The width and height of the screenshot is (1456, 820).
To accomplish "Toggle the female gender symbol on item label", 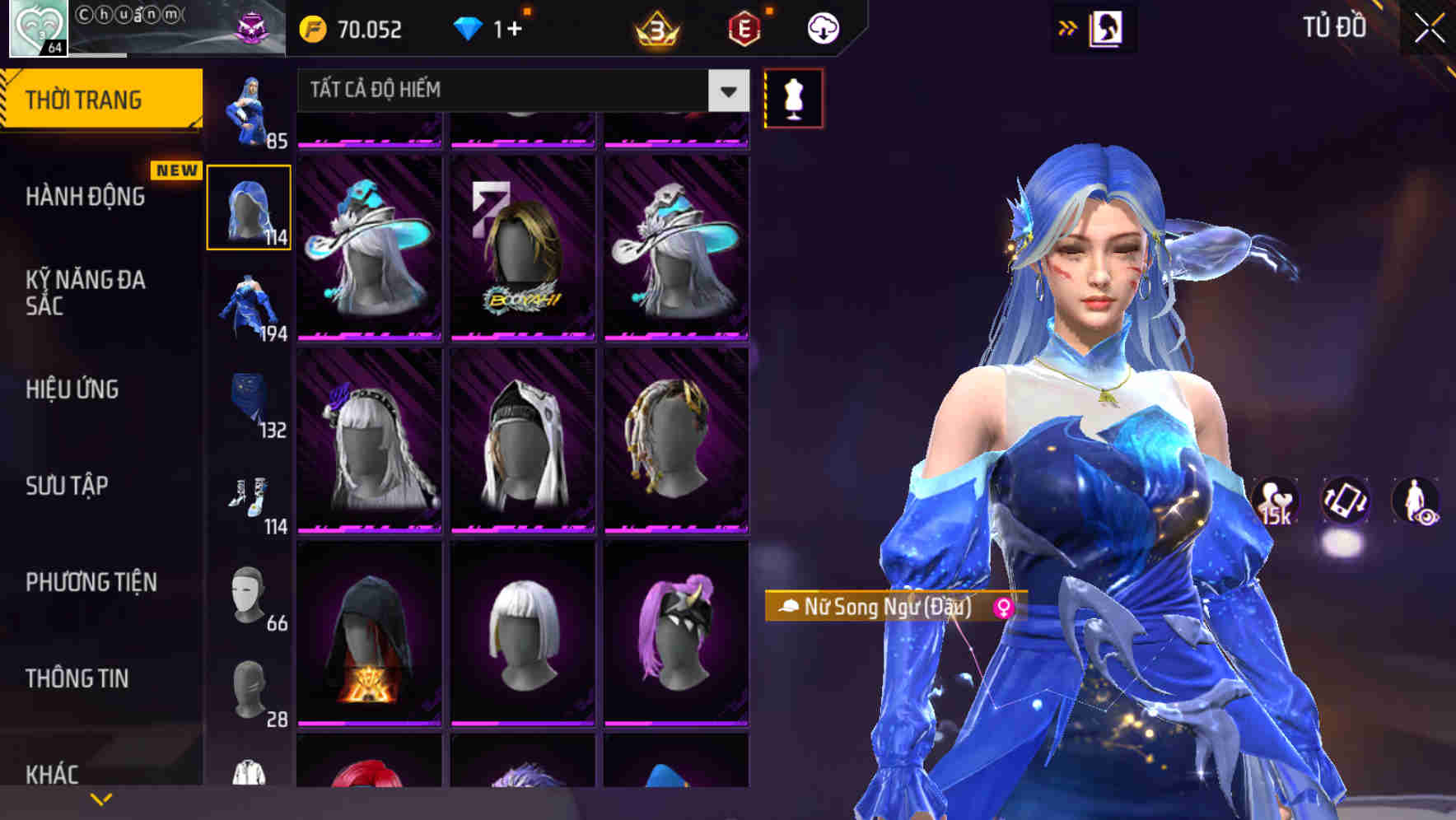I will [x=1006, y=608].
